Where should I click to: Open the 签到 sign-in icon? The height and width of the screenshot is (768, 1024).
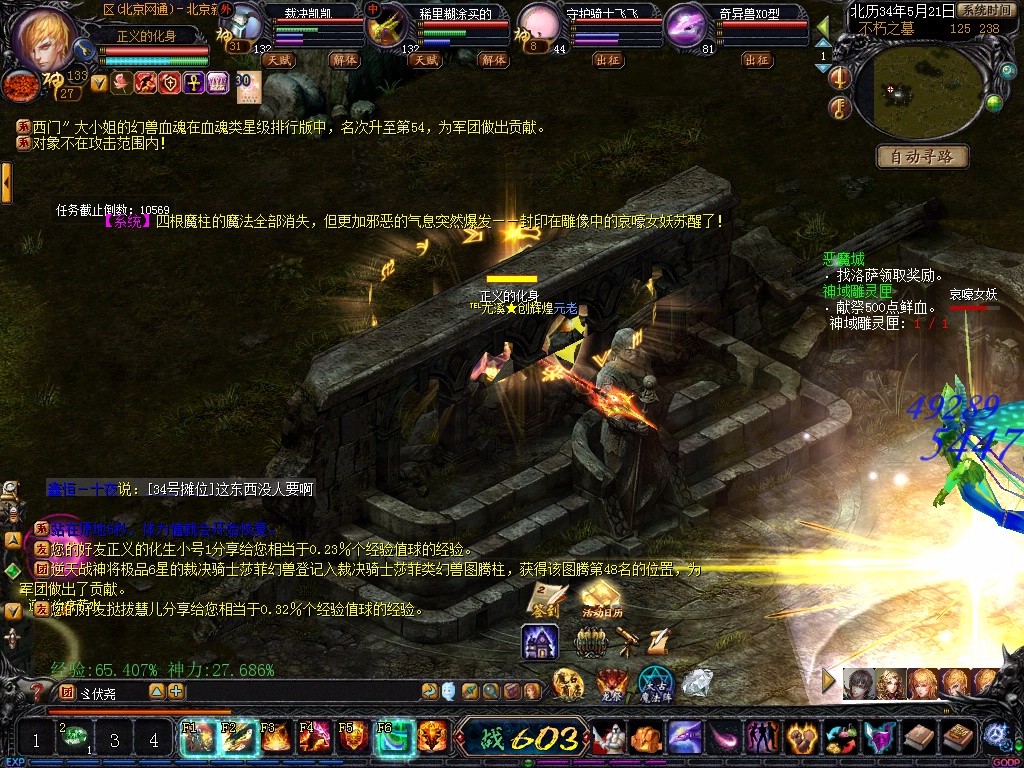[x=547, y=598]
